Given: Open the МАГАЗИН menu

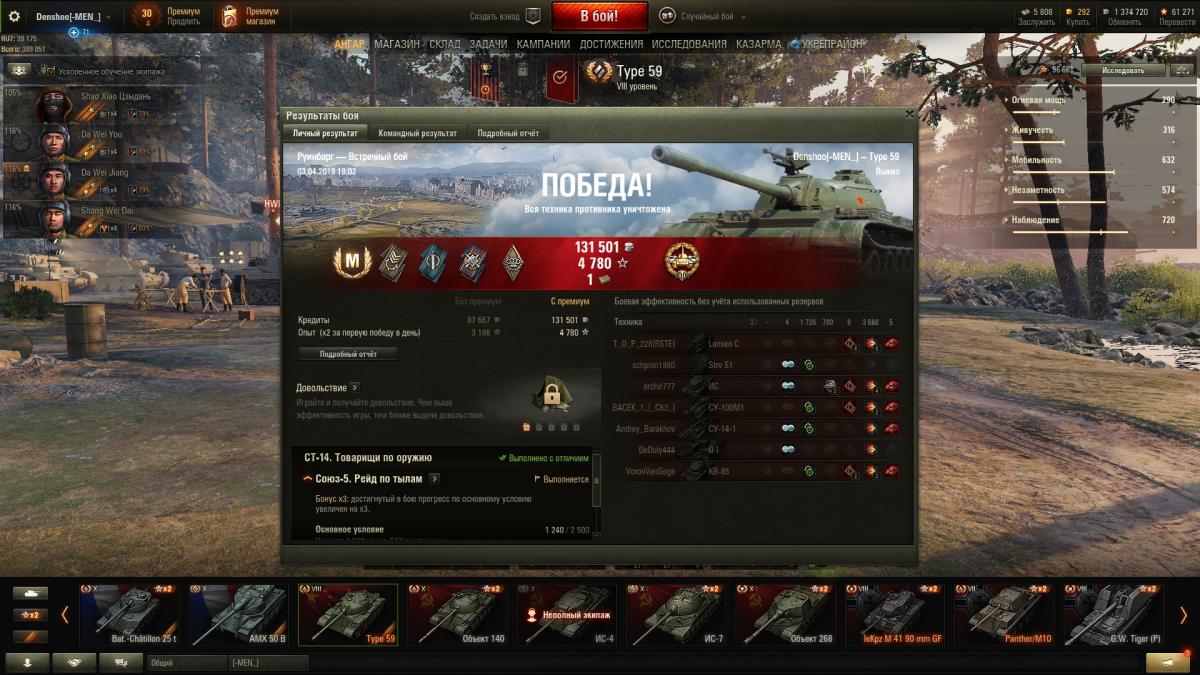Looking at the screenshot, I should [397, 45].
